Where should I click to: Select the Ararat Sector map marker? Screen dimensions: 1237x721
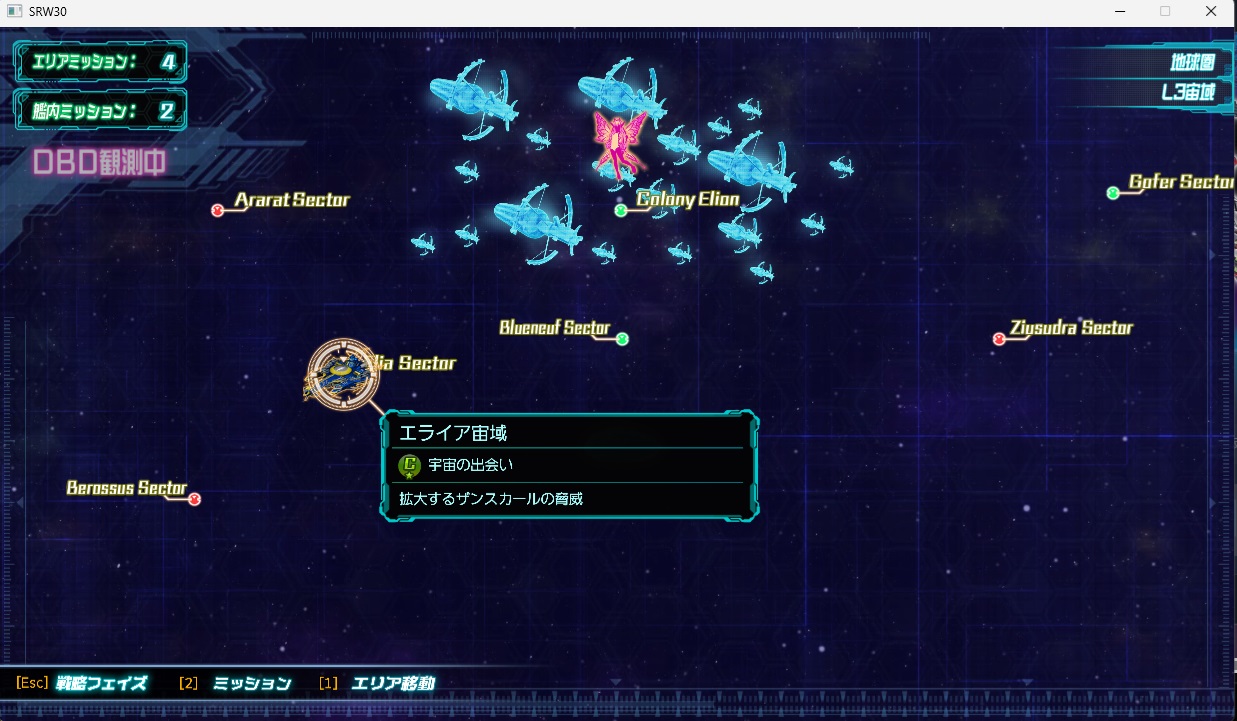pos(217,210)
